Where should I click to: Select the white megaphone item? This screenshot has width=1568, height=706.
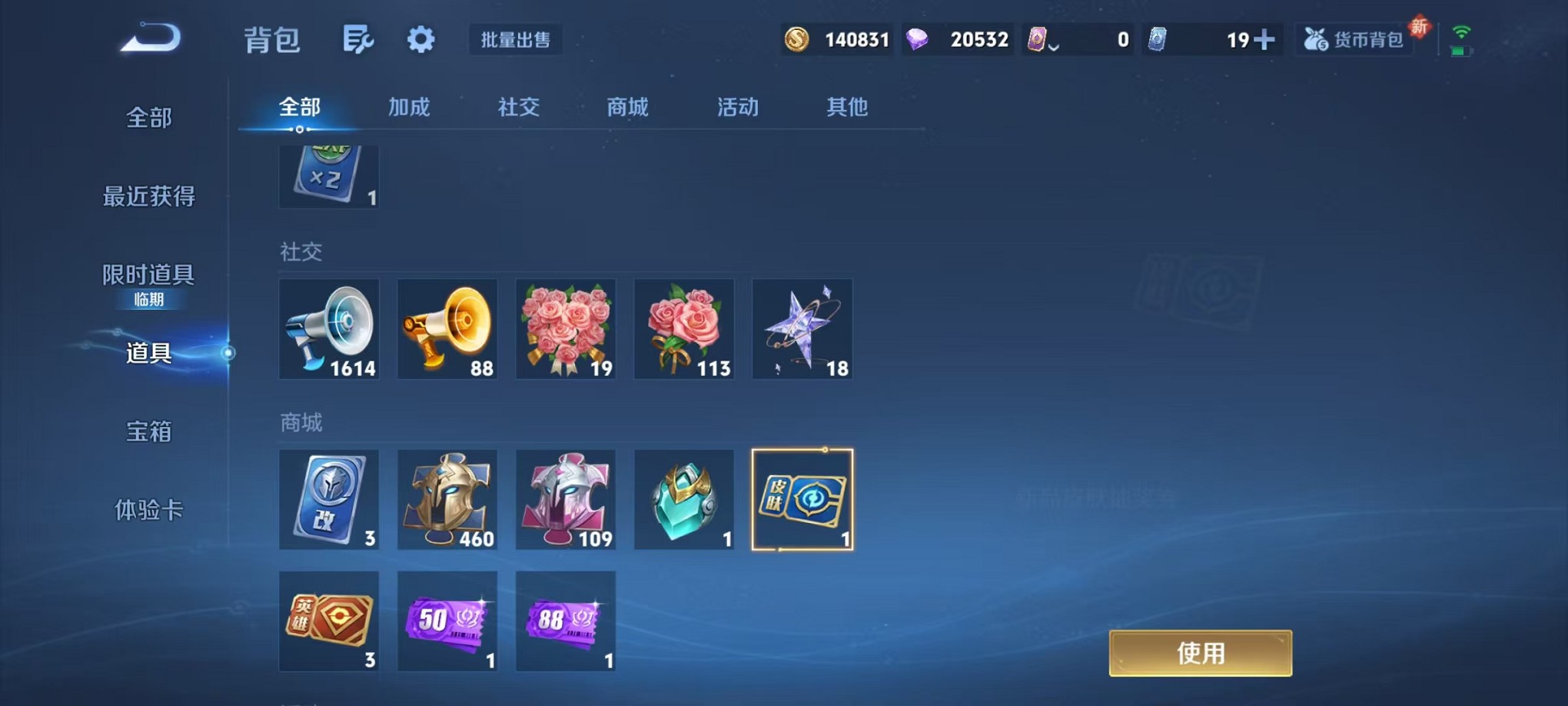[x=329, y=329]
